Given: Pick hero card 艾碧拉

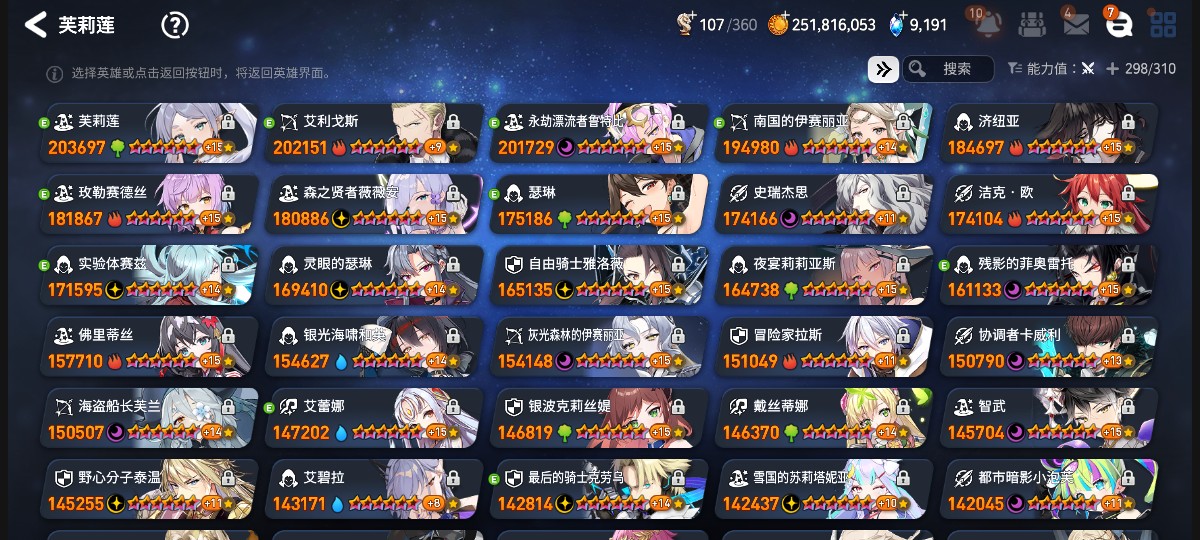Looking at the screenshot, I should pyautogui.click(x=374, y=489).
